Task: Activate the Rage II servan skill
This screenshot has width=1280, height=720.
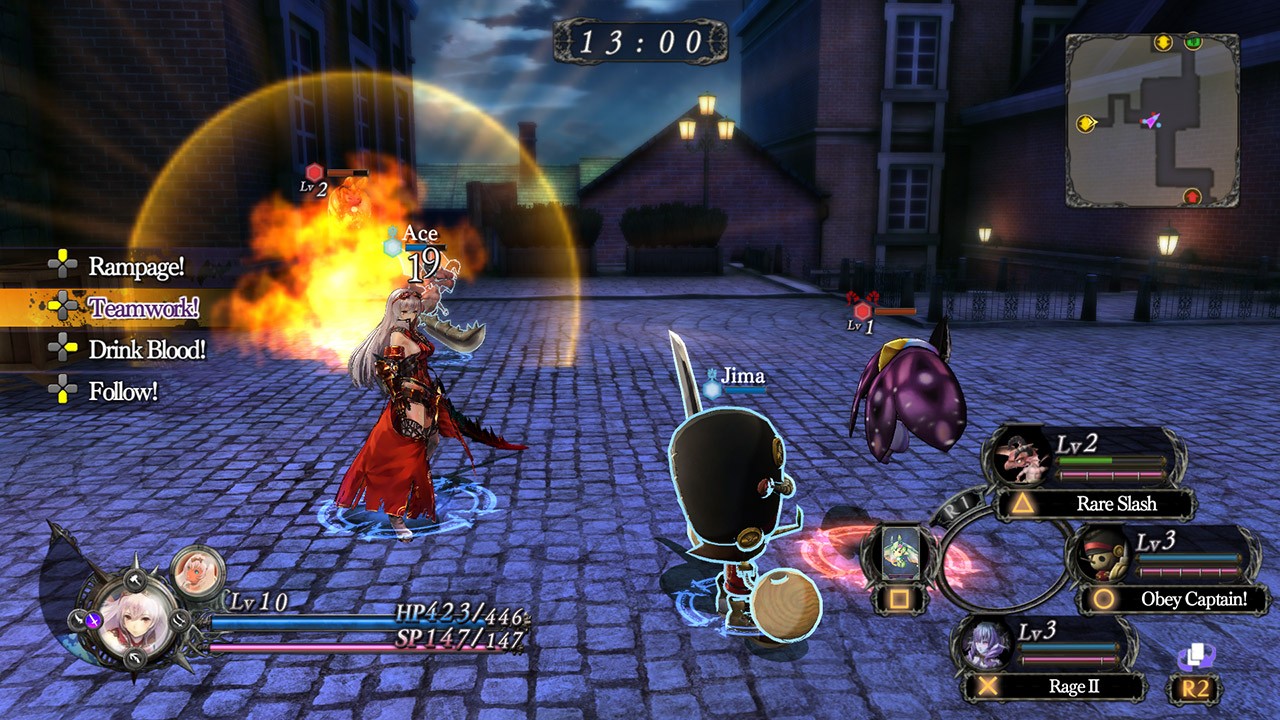Action: 1067,686
